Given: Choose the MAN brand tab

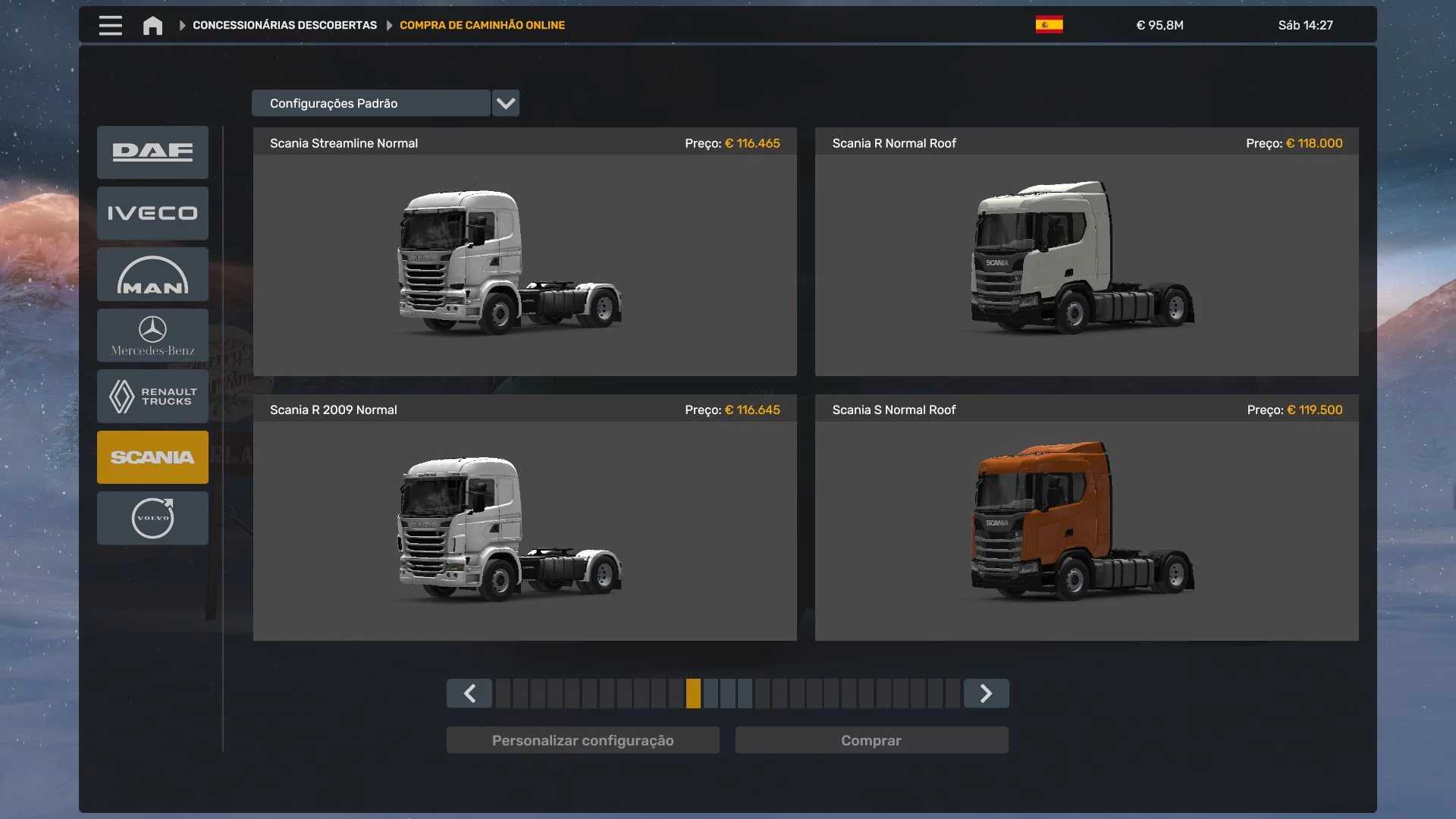Looking at the screenshot, I should click(152, 275).
